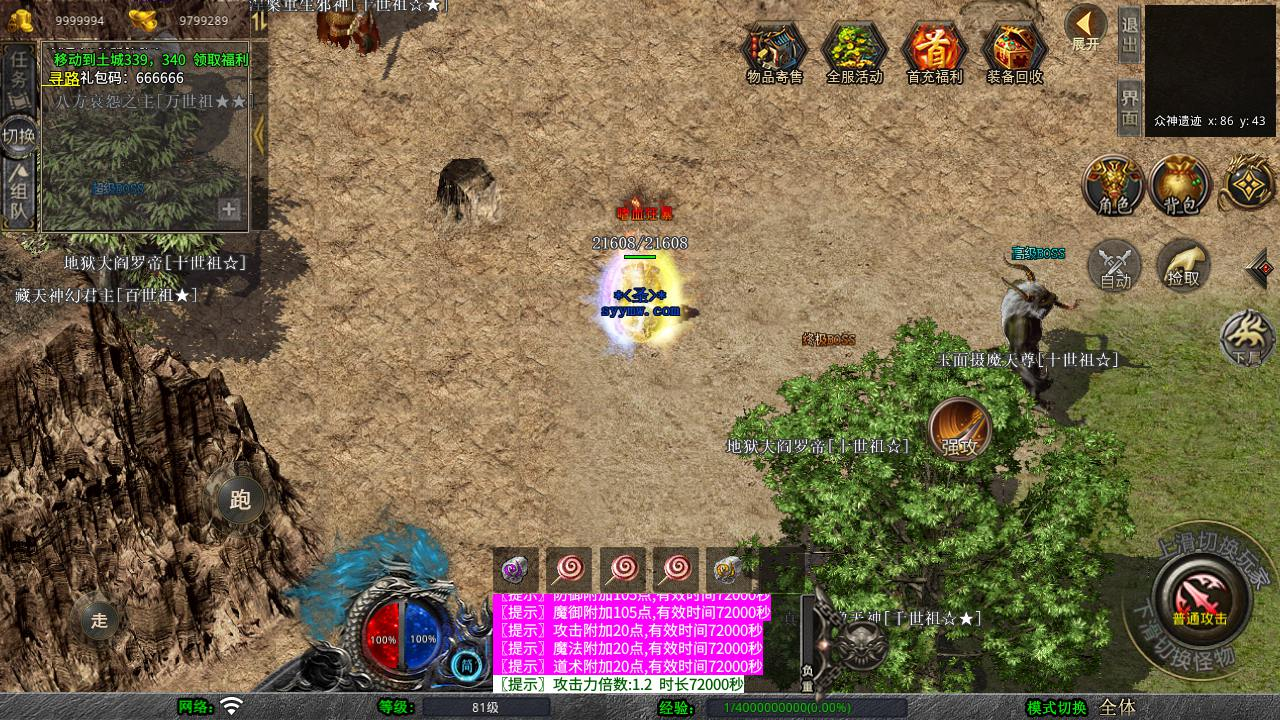Select the 跑 run movement button

240,500
